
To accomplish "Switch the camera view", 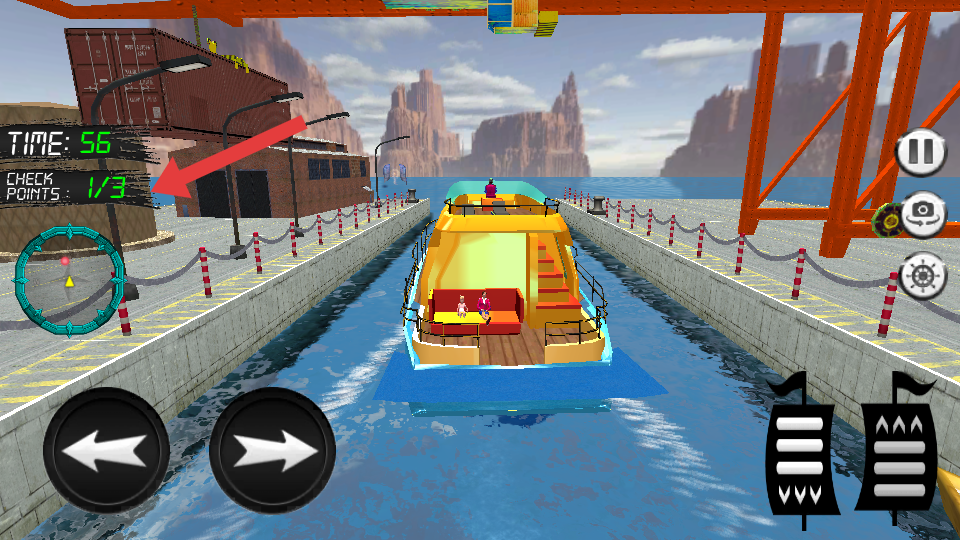I will [x=923, y=212].
